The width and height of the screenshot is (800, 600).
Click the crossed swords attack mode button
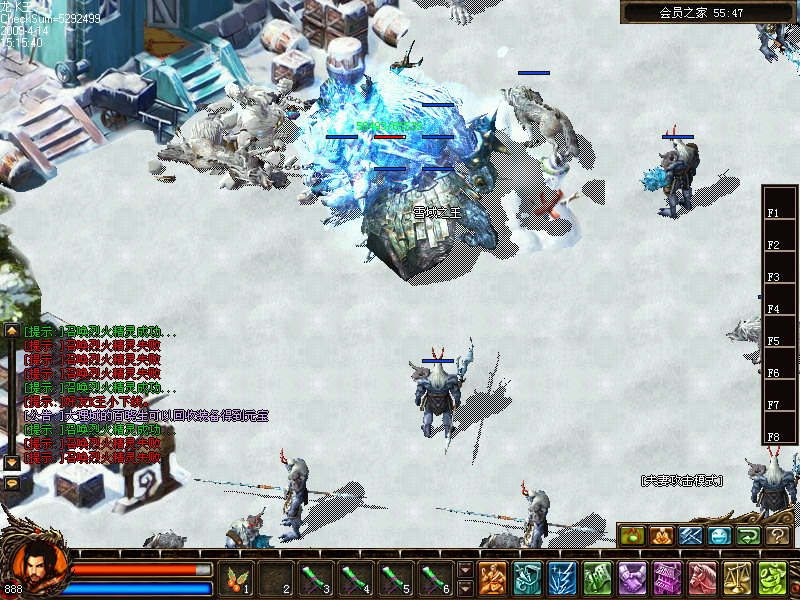691,536
